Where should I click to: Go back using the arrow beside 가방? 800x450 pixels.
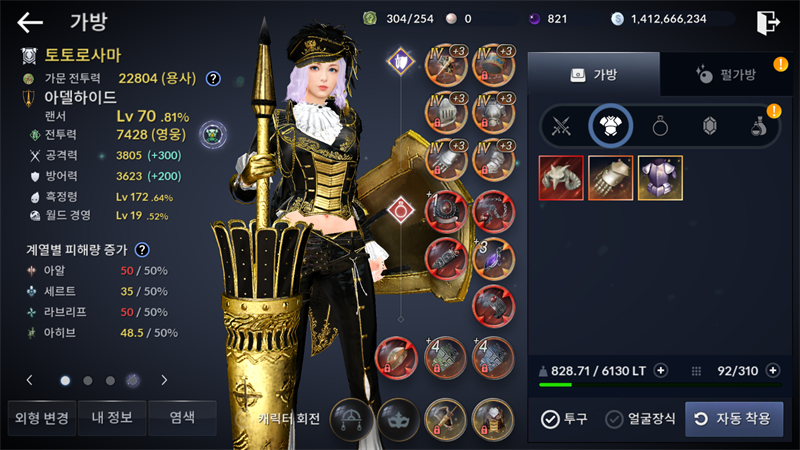[30, 22]
